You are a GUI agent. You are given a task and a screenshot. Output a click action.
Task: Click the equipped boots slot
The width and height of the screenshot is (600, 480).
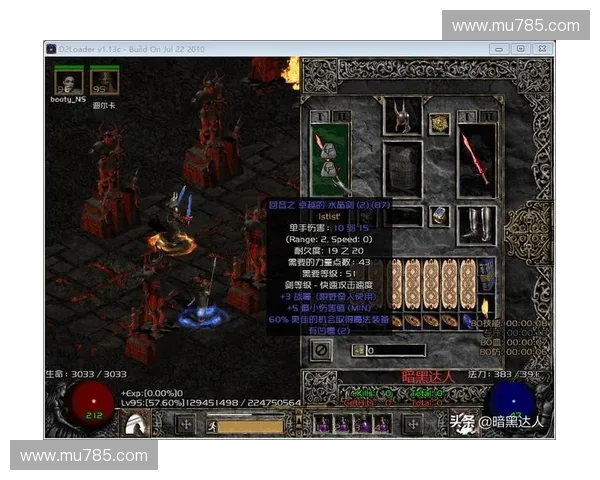476,223
